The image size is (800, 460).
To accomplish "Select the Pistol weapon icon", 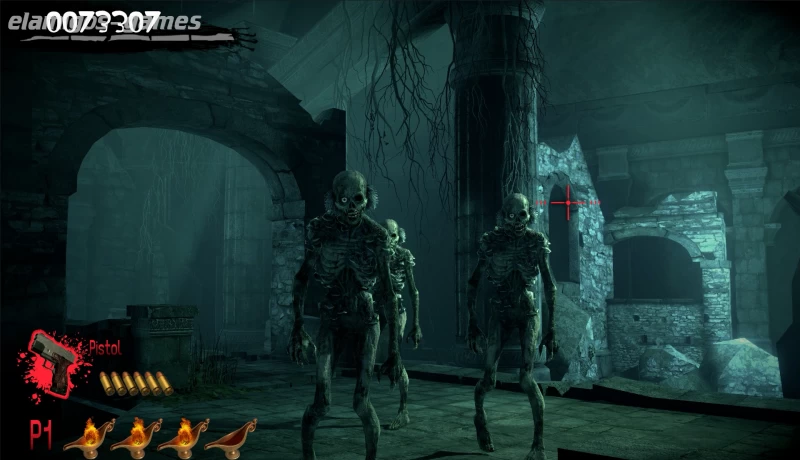I will click(55, 357).
